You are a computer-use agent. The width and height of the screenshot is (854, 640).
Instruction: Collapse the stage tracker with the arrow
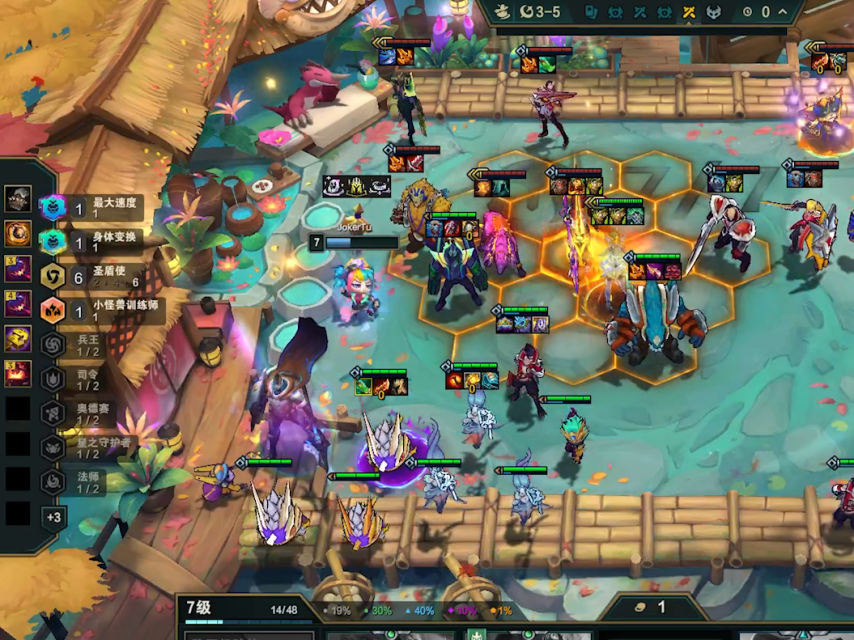click(x=783, y=12)
